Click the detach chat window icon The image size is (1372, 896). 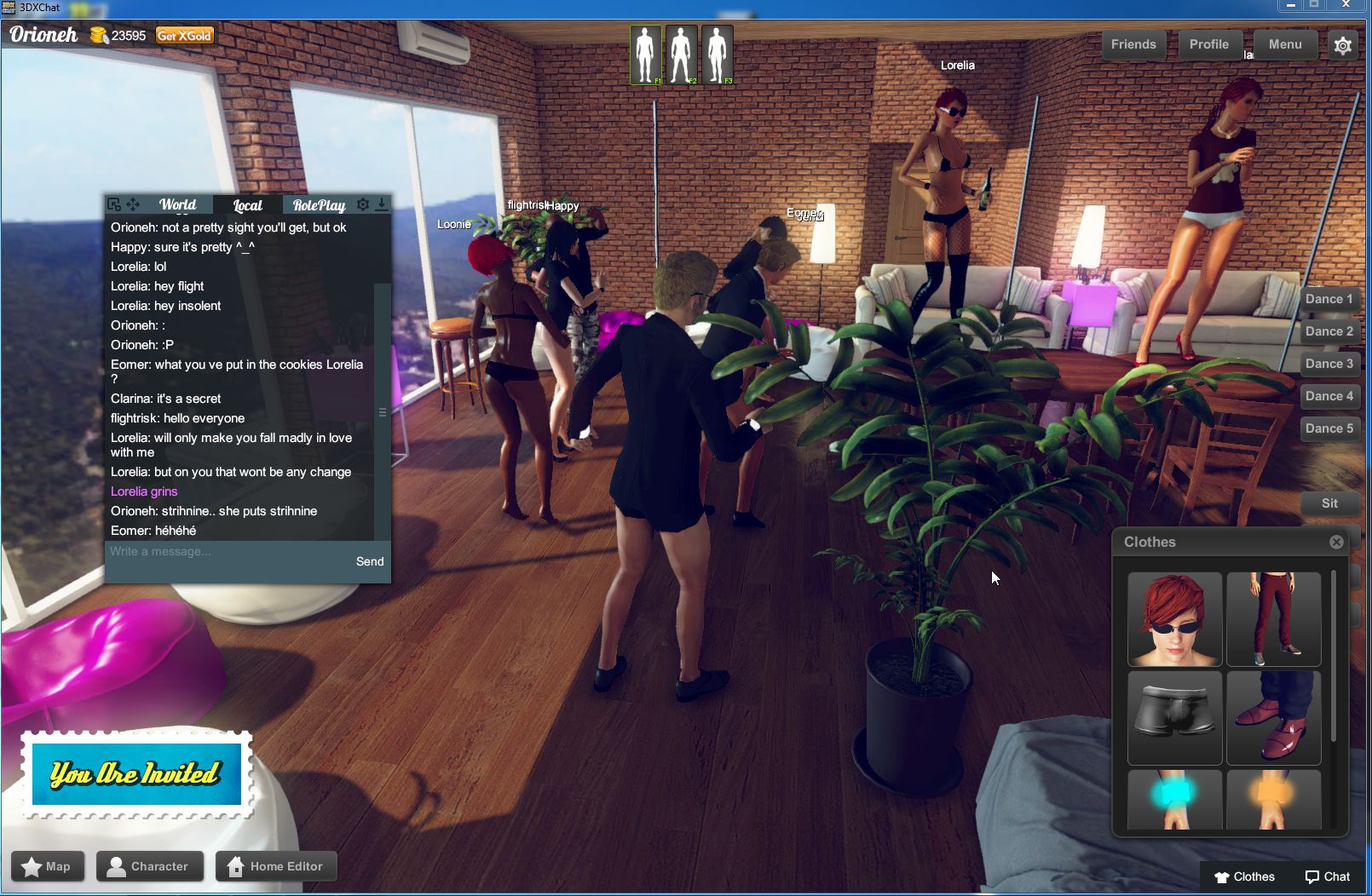113,204
